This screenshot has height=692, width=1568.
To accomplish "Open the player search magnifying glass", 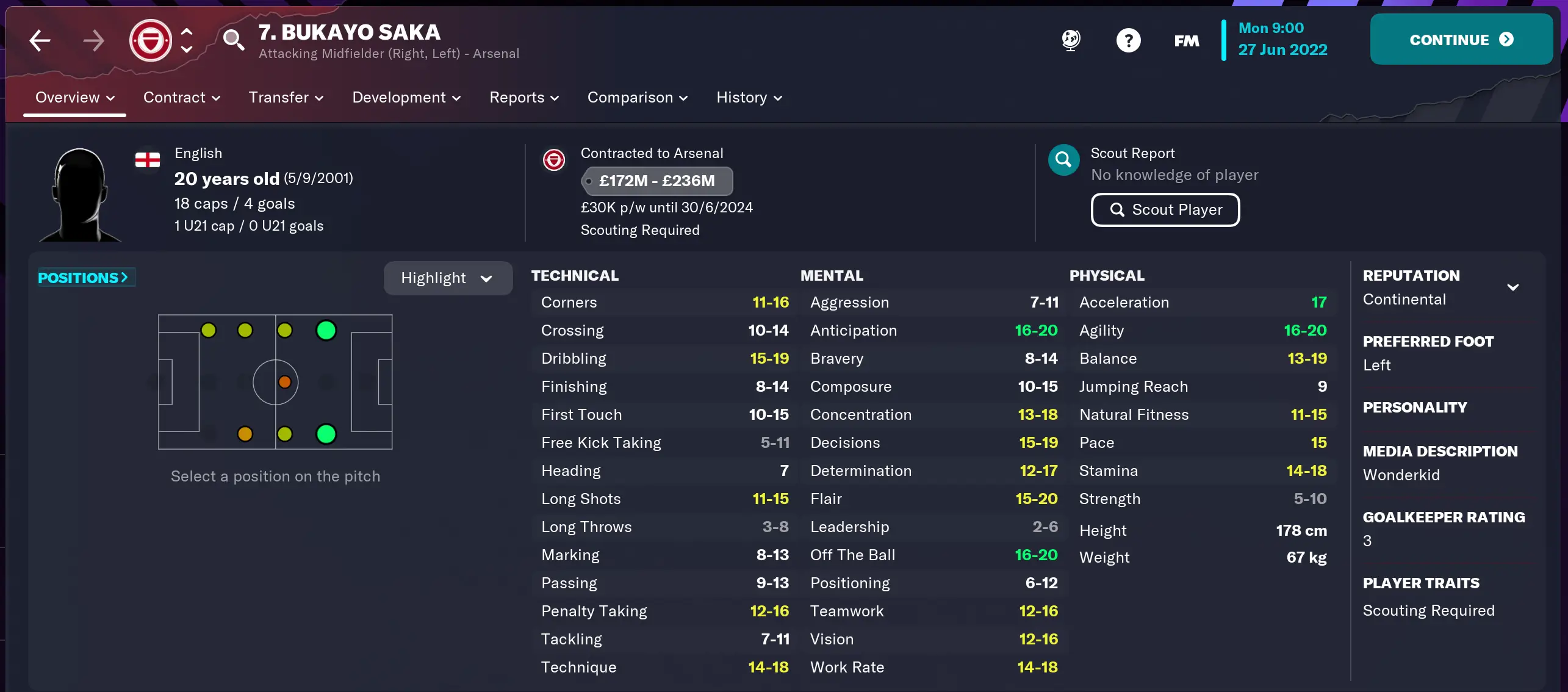I will (x=235, y=40).
